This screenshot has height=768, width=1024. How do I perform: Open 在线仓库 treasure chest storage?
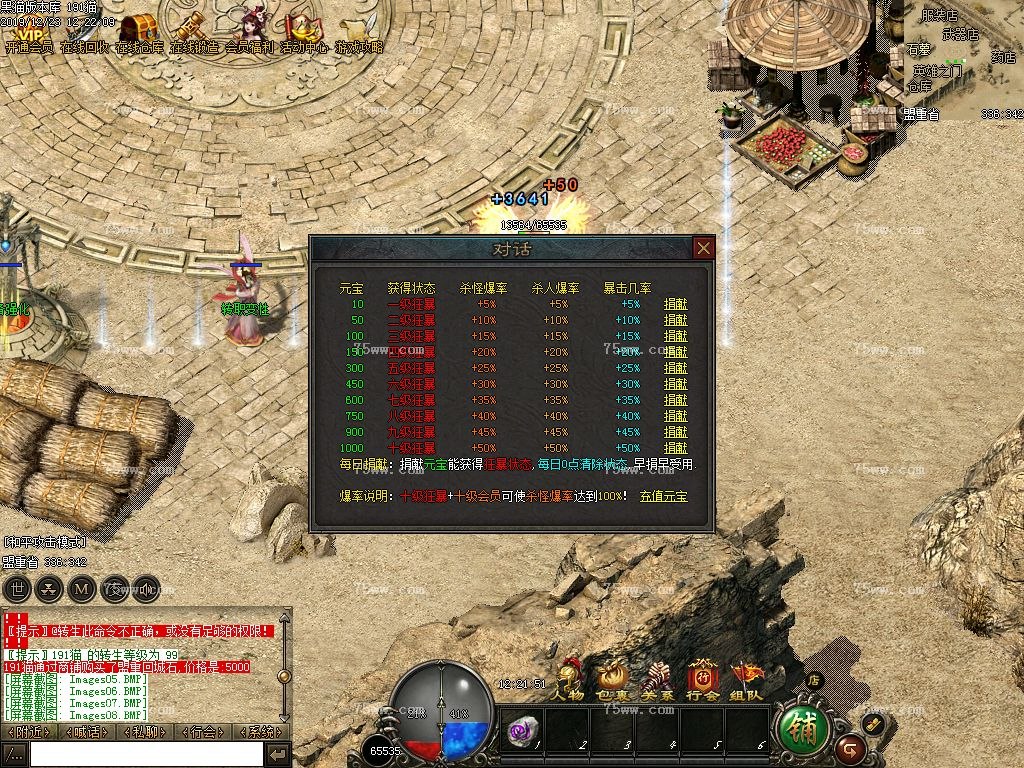[x=139, y=30]
